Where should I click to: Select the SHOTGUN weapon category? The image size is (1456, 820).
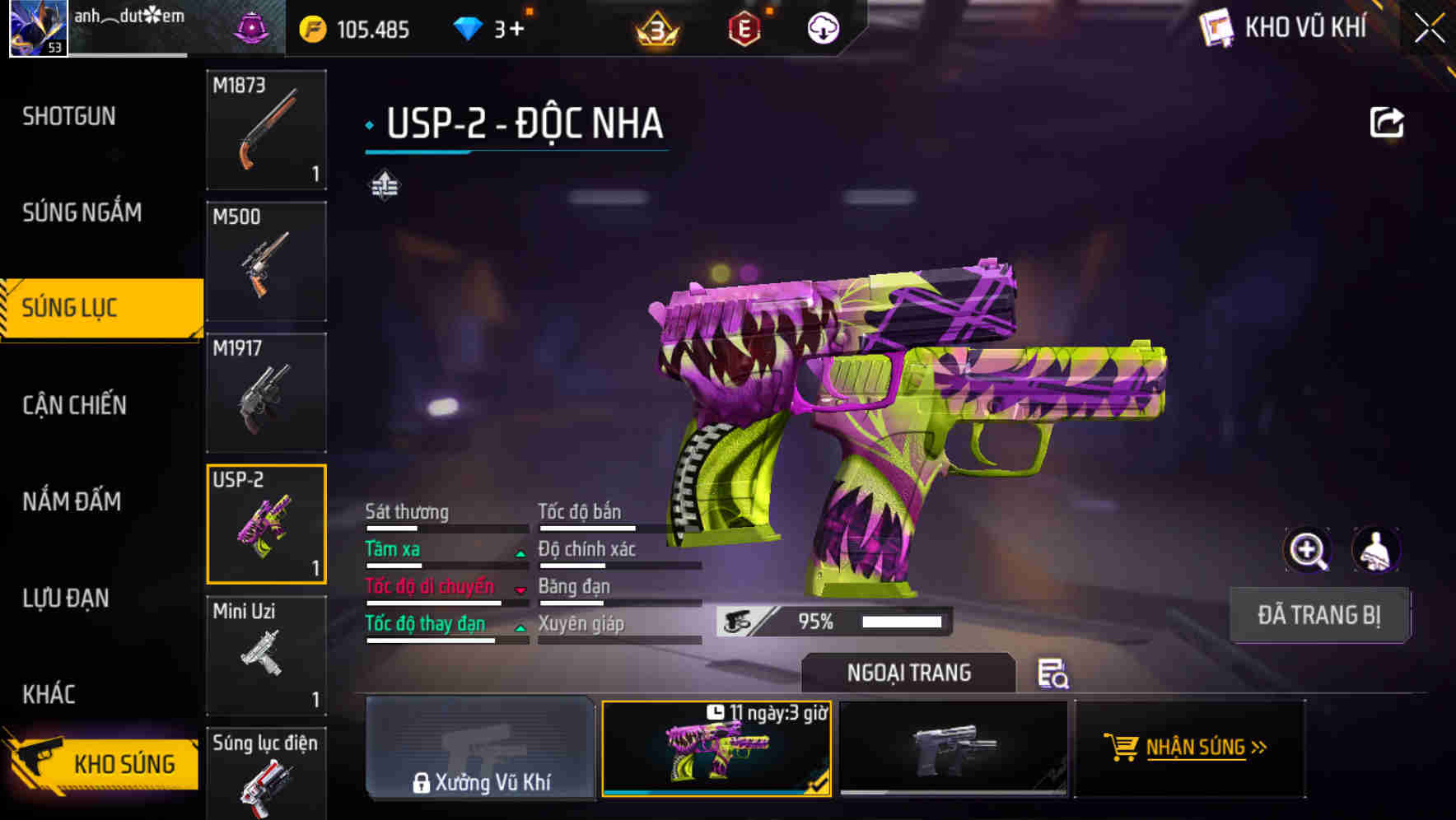[69, 116]
